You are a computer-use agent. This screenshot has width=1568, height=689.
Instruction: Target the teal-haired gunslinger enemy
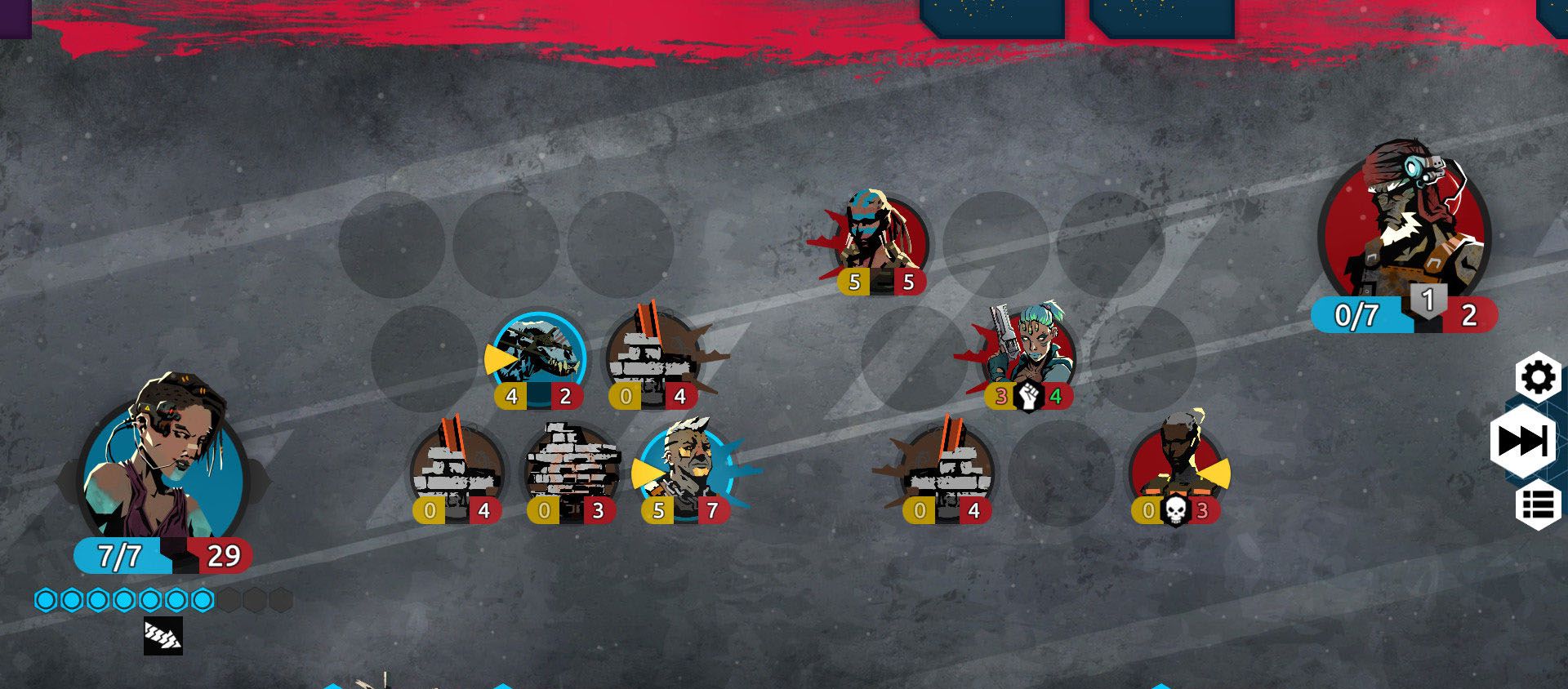1029,351
